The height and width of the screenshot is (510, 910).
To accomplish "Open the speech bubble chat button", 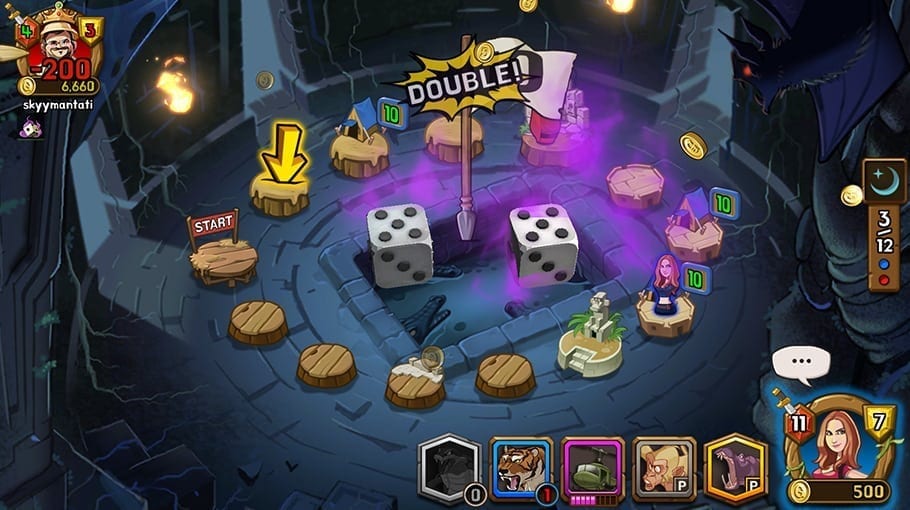I will (801, 361).
